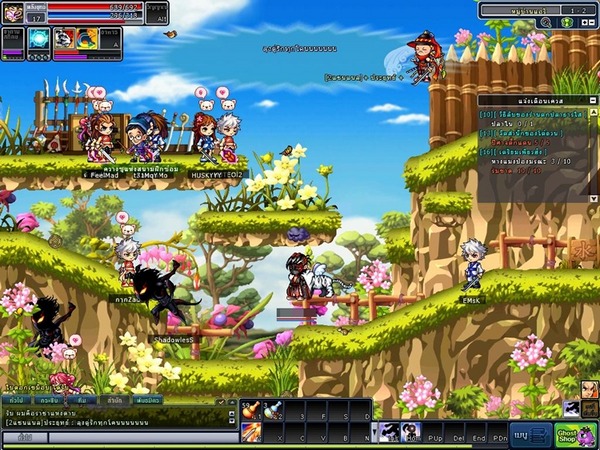
Task: Activate the flame skill in the bottom hotbar row
Action: click(x=250, y=431)
